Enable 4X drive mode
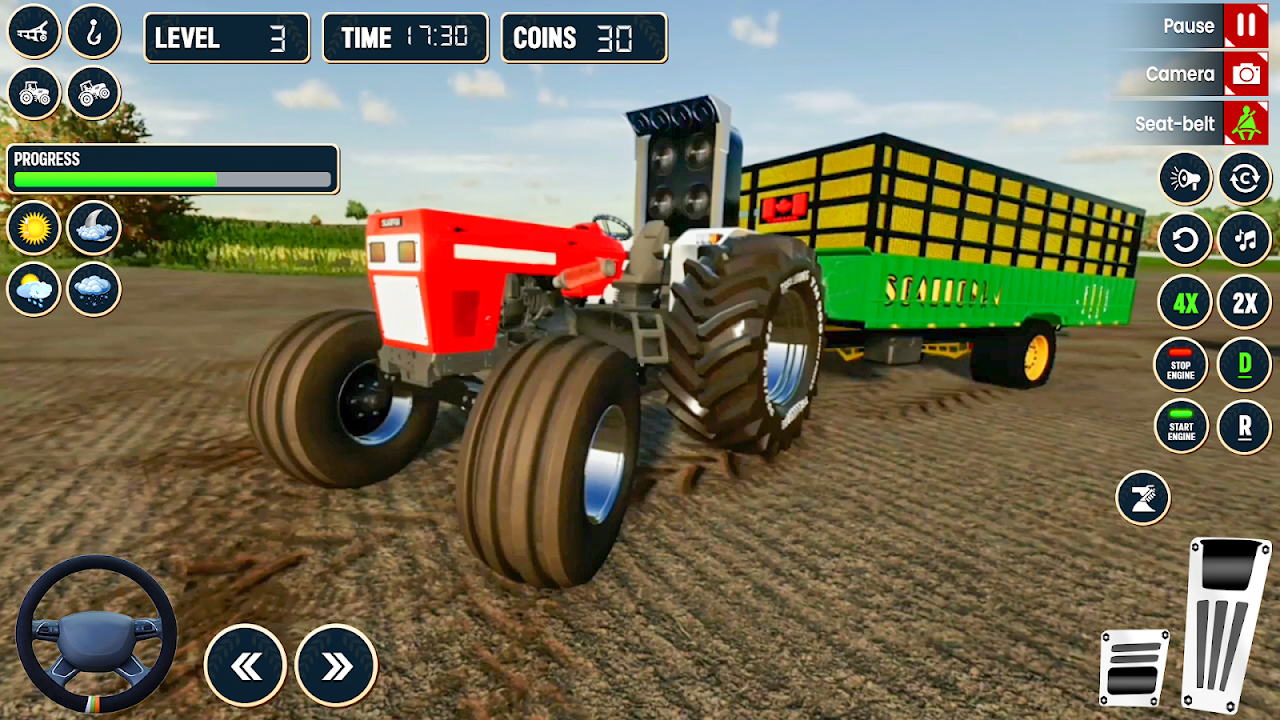The width and height of the screenshot is (1280, 720). pos(1185,302)
